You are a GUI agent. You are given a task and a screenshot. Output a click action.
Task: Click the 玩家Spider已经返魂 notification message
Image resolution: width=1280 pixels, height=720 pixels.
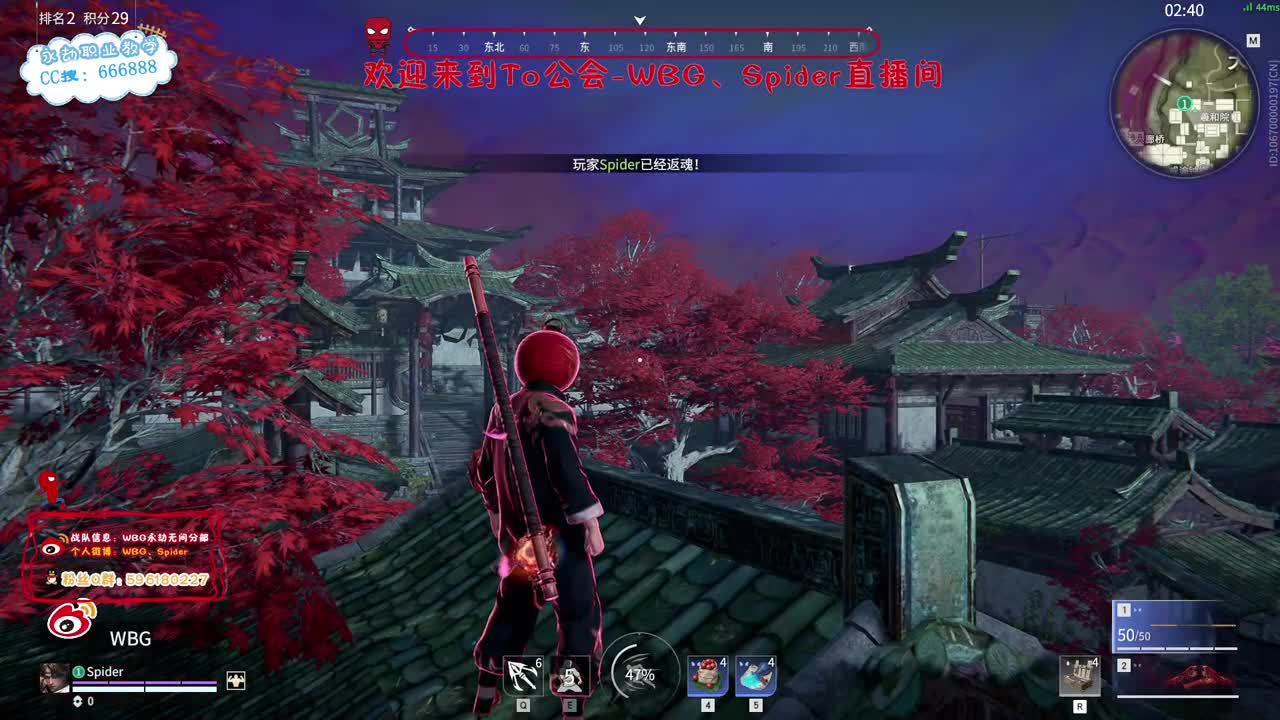[637, 163]
